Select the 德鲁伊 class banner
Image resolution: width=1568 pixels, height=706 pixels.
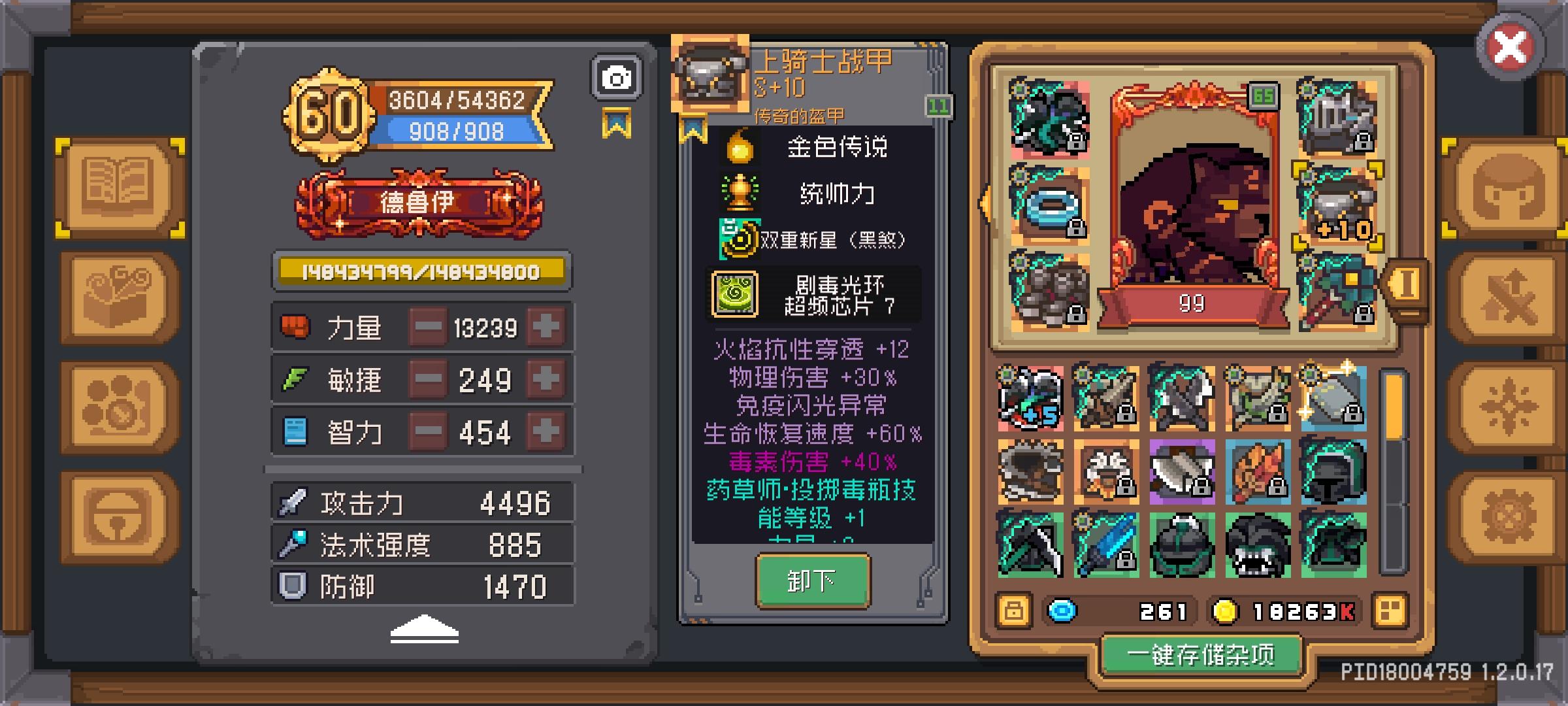(x=421, y=205)
